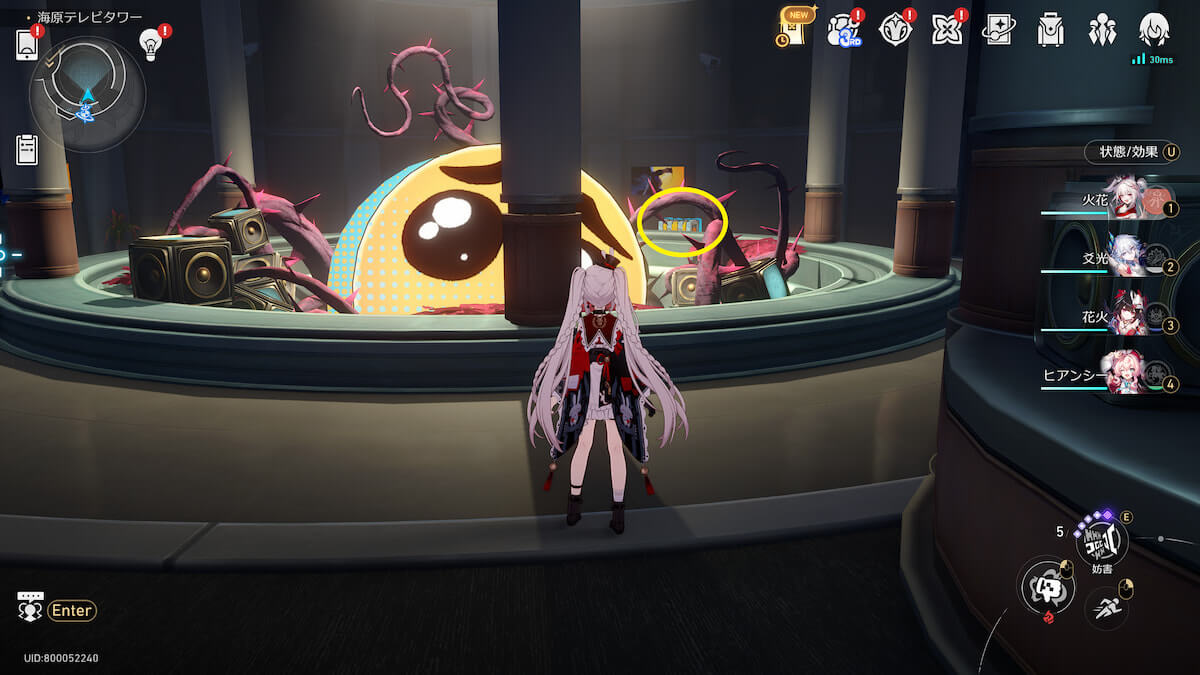Open the team setup icon

[1102, 30]
